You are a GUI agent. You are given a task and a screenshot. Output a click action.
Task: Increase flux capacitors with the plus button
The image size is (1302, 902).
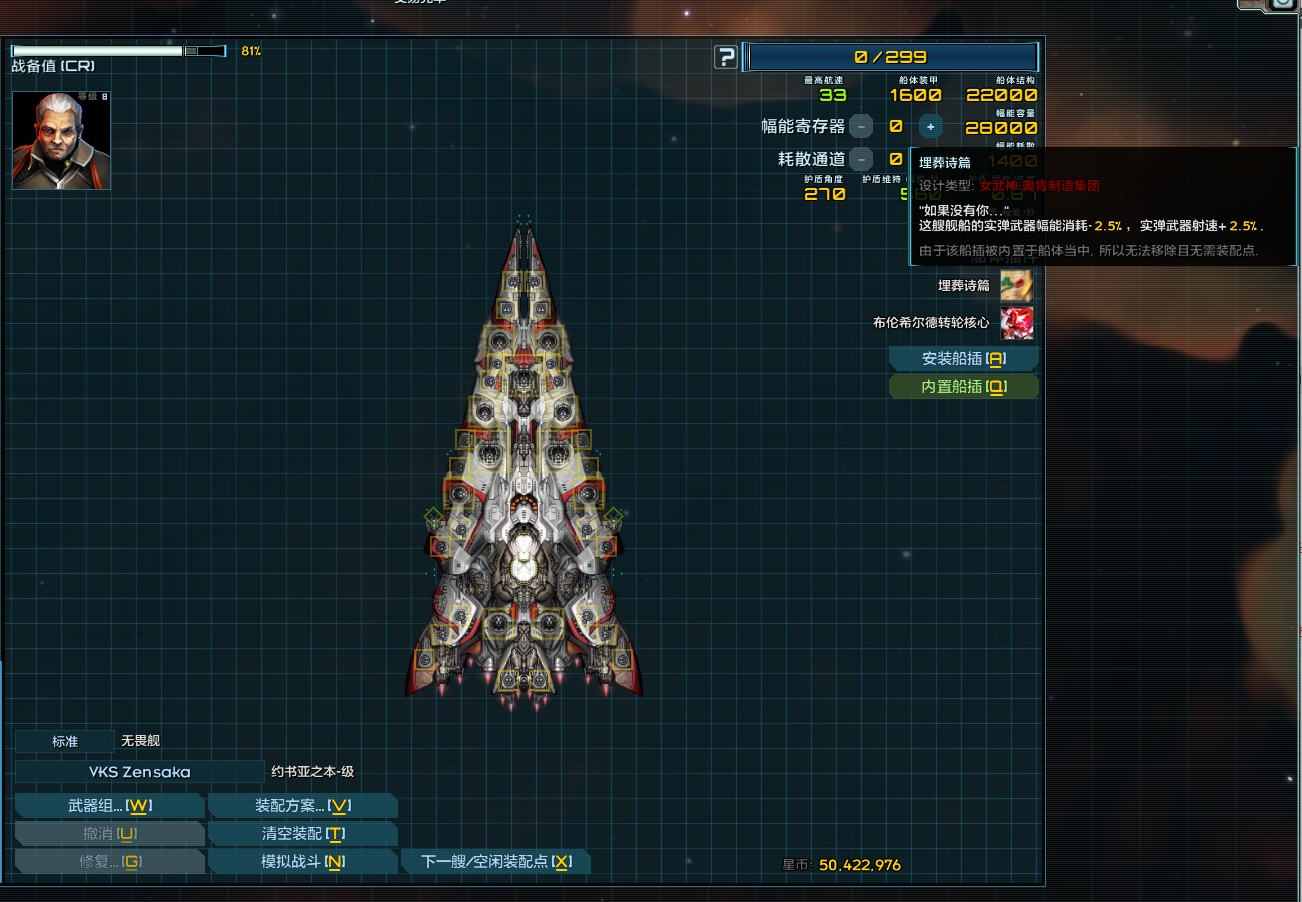tap(930, 127)
